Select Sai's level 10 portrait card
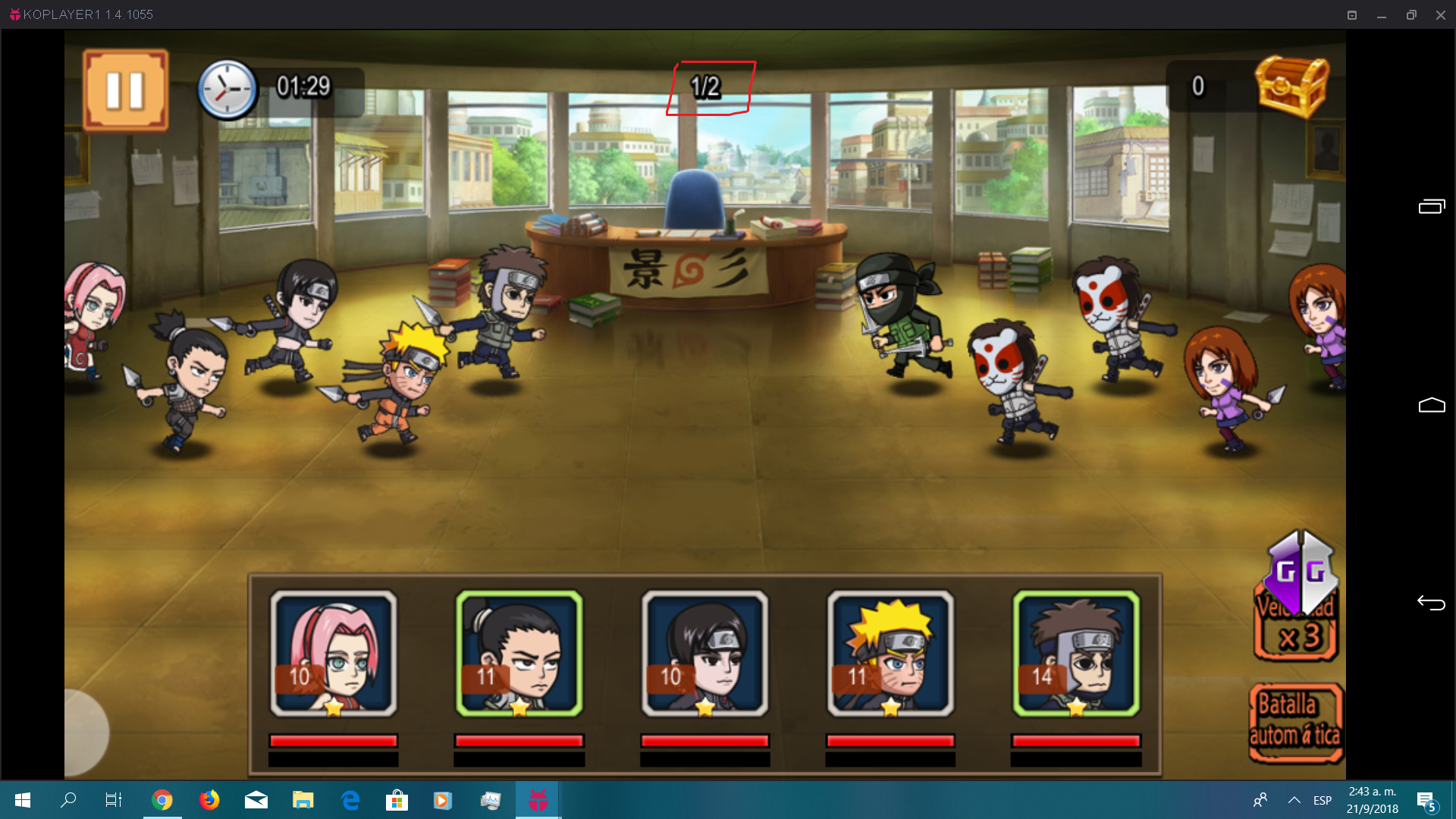1456x819 pixels. 704,654
